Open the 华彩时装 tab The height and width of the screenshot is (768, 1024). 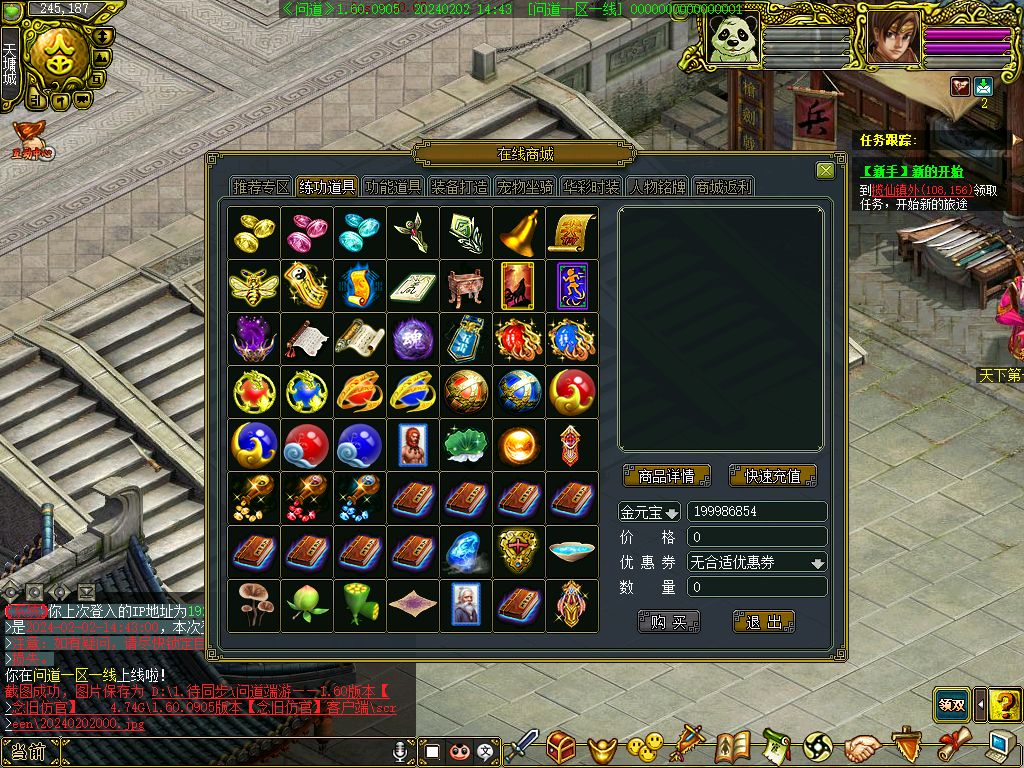[x=591, y=187]
